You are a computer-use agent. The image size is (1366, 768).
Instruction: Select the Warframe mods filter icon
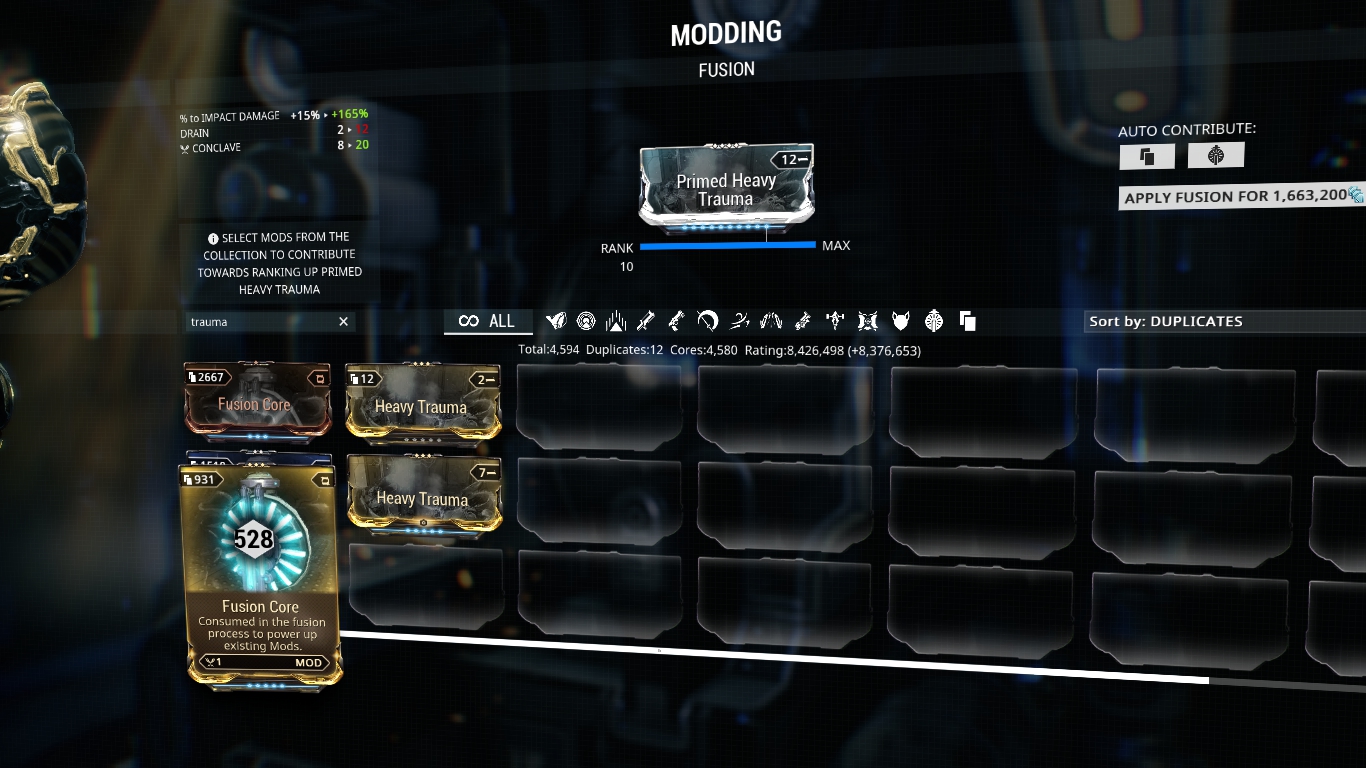(555, 321)
